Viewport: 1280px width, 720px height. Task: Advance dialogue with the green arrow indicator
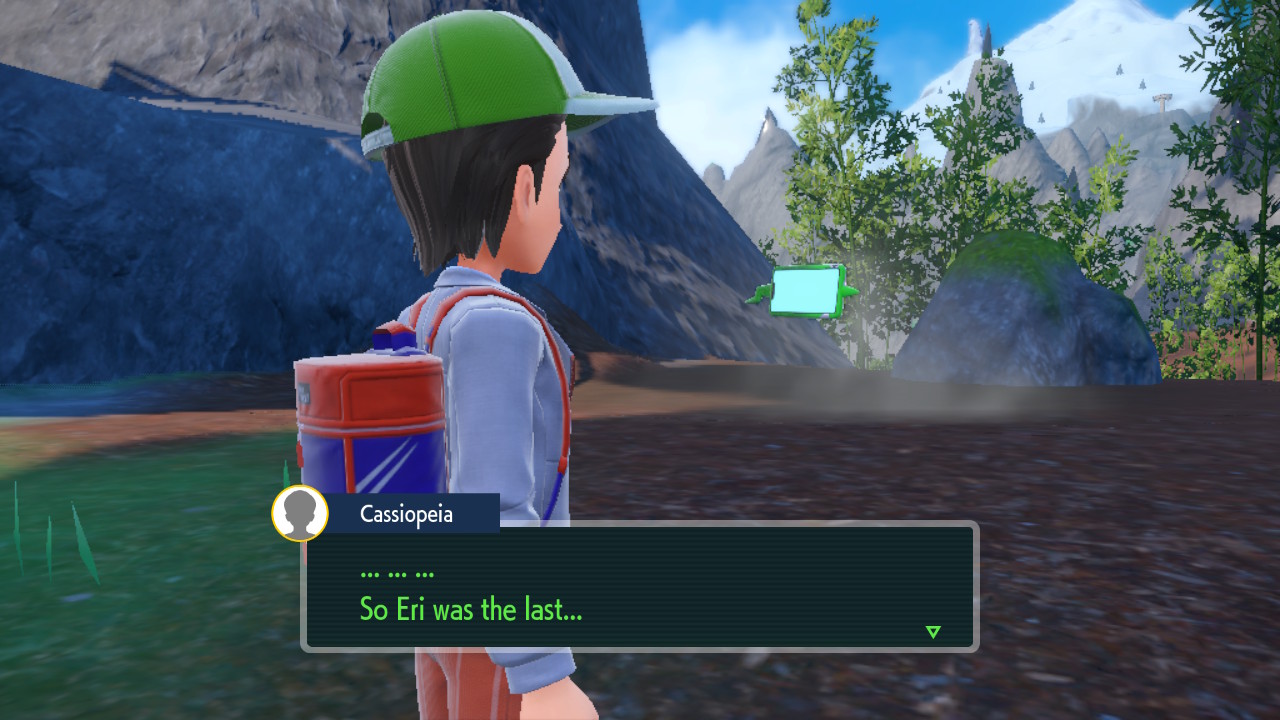(x=933, y=632)
